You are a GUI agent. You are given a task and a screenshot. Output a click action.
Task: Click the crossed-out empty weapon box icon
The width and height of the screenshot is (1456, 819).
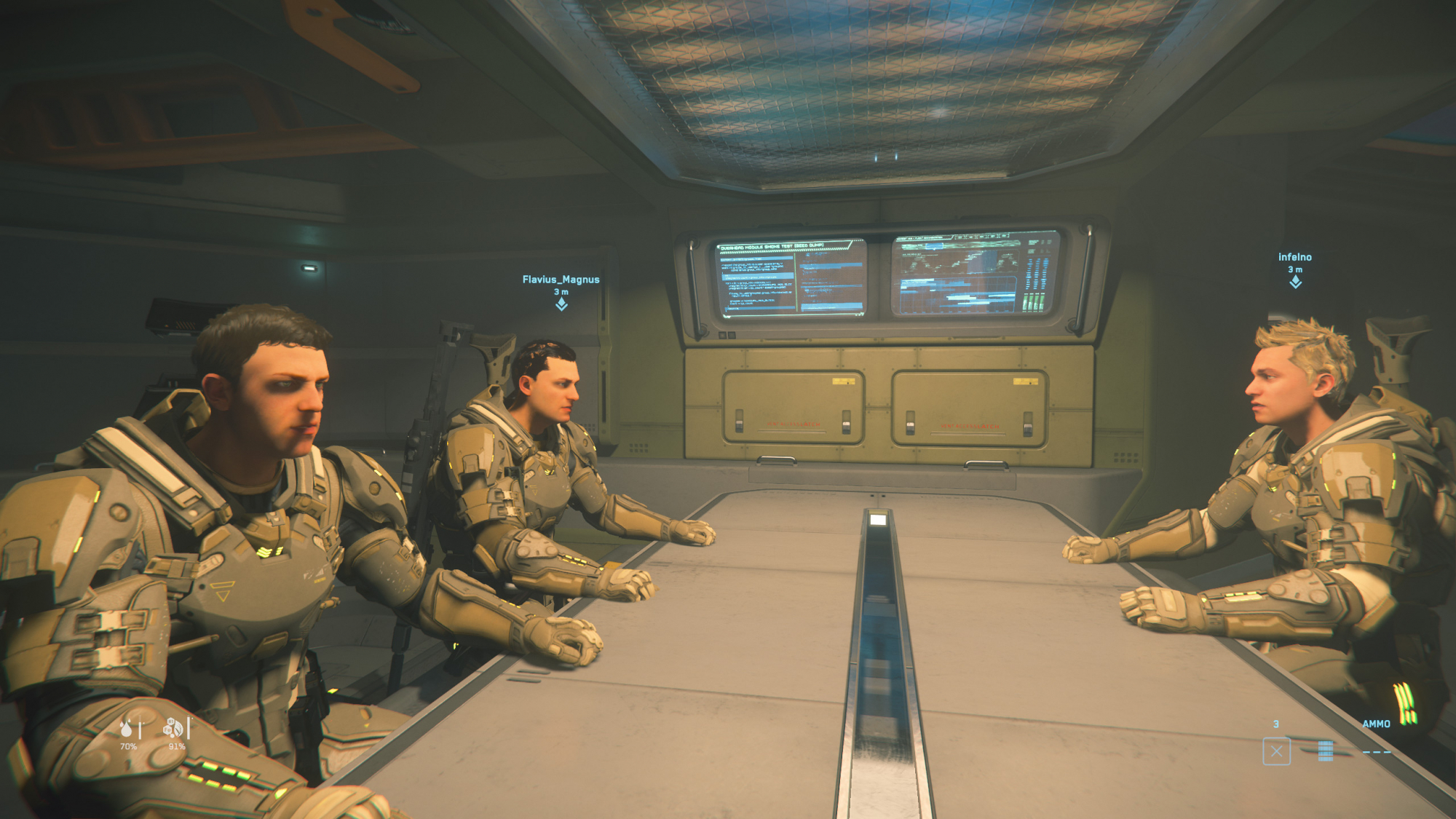1276,751
